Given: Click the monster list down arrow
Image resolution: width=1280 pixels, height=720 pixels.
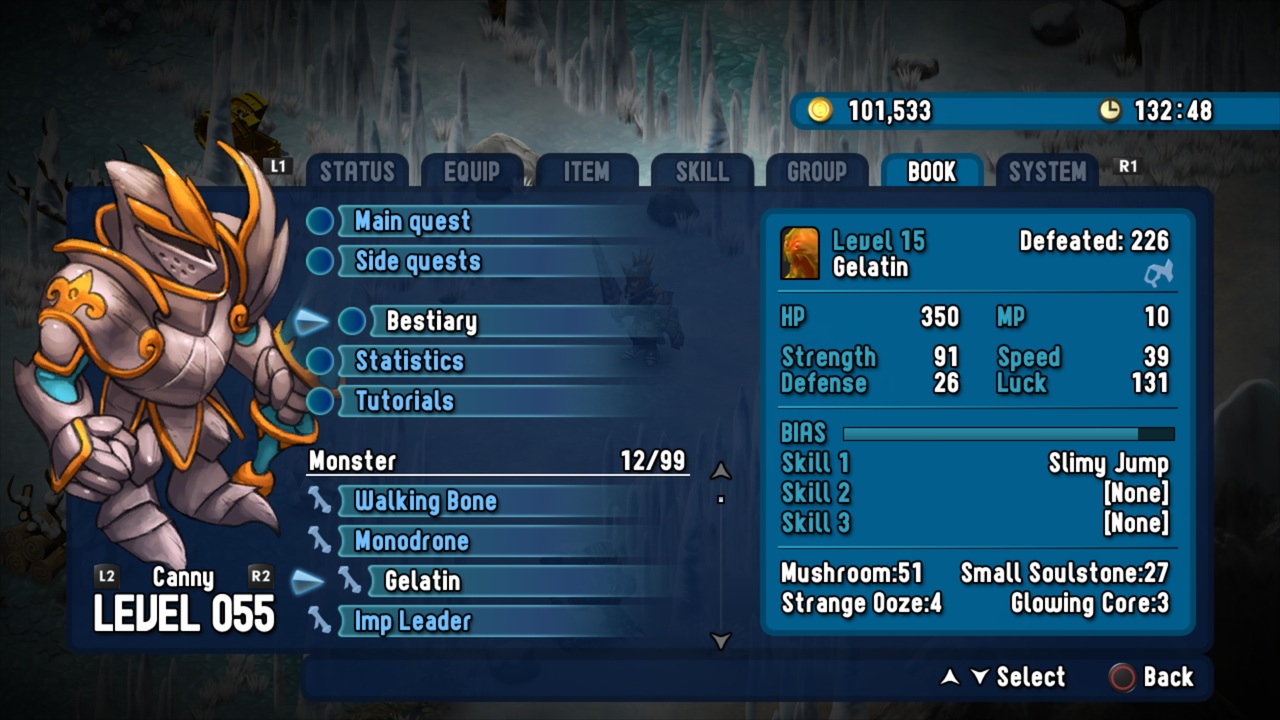Looking at the screenshot, I should (x=720, y=641).
